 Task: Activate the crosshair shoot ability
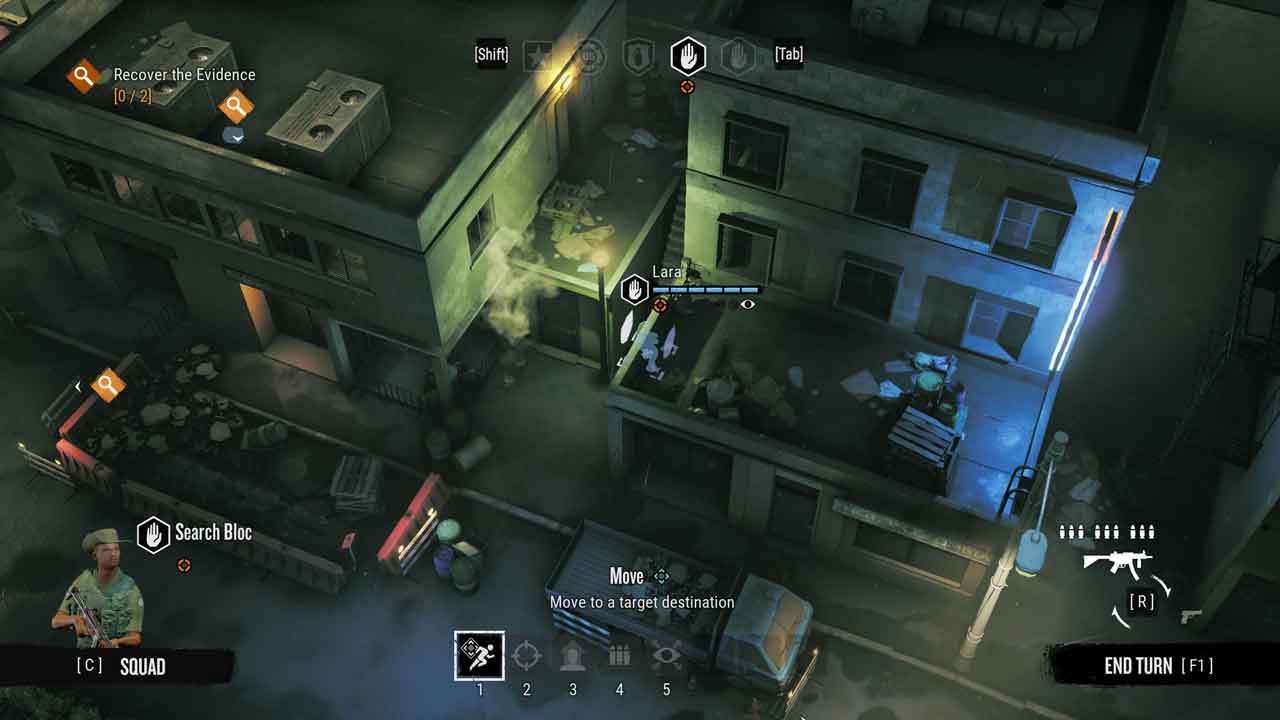tap(526, 656)
